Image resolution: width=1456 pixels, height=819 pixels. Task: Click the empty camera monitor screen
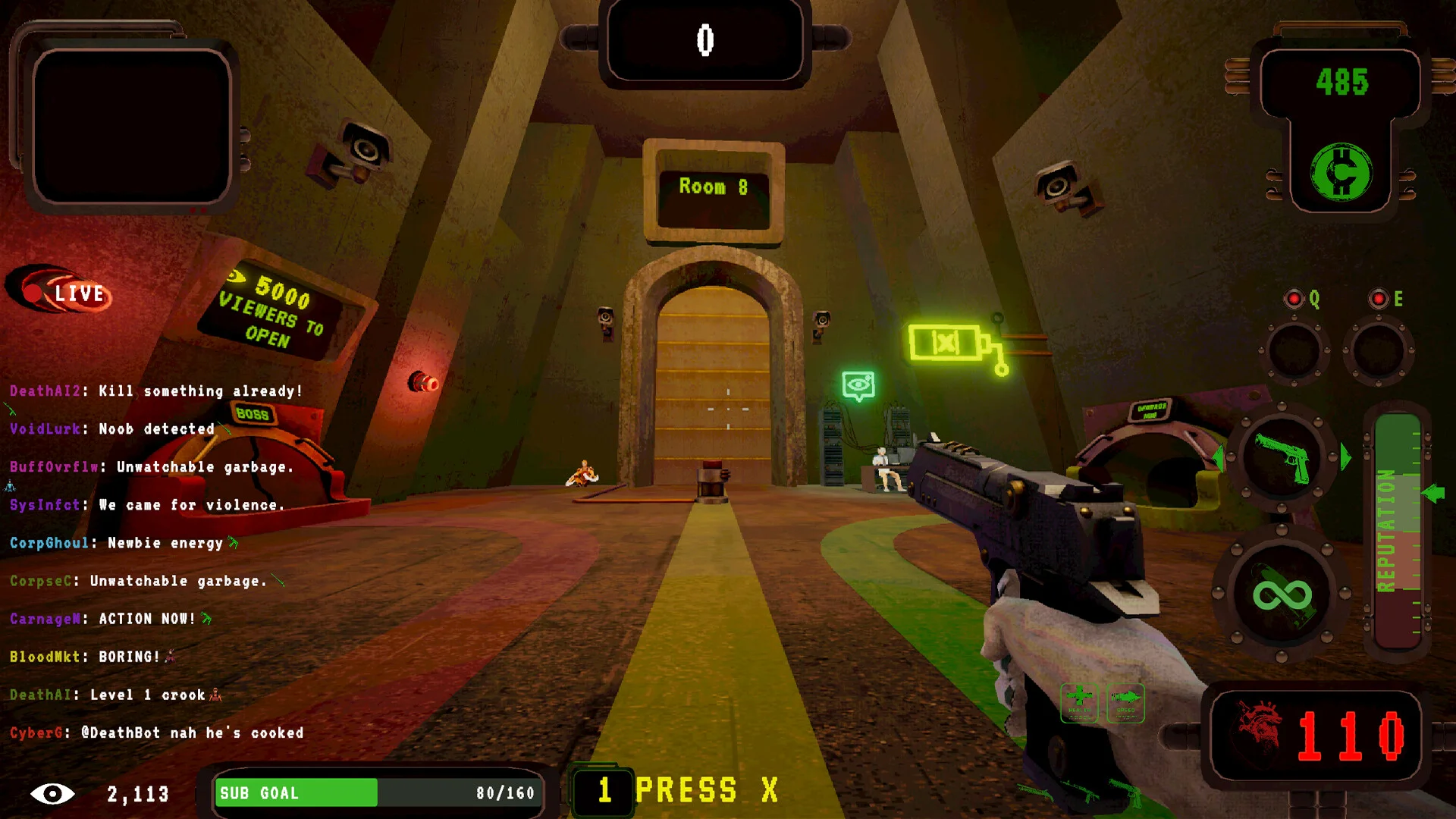pyautogui.click(x=131, y=126)
